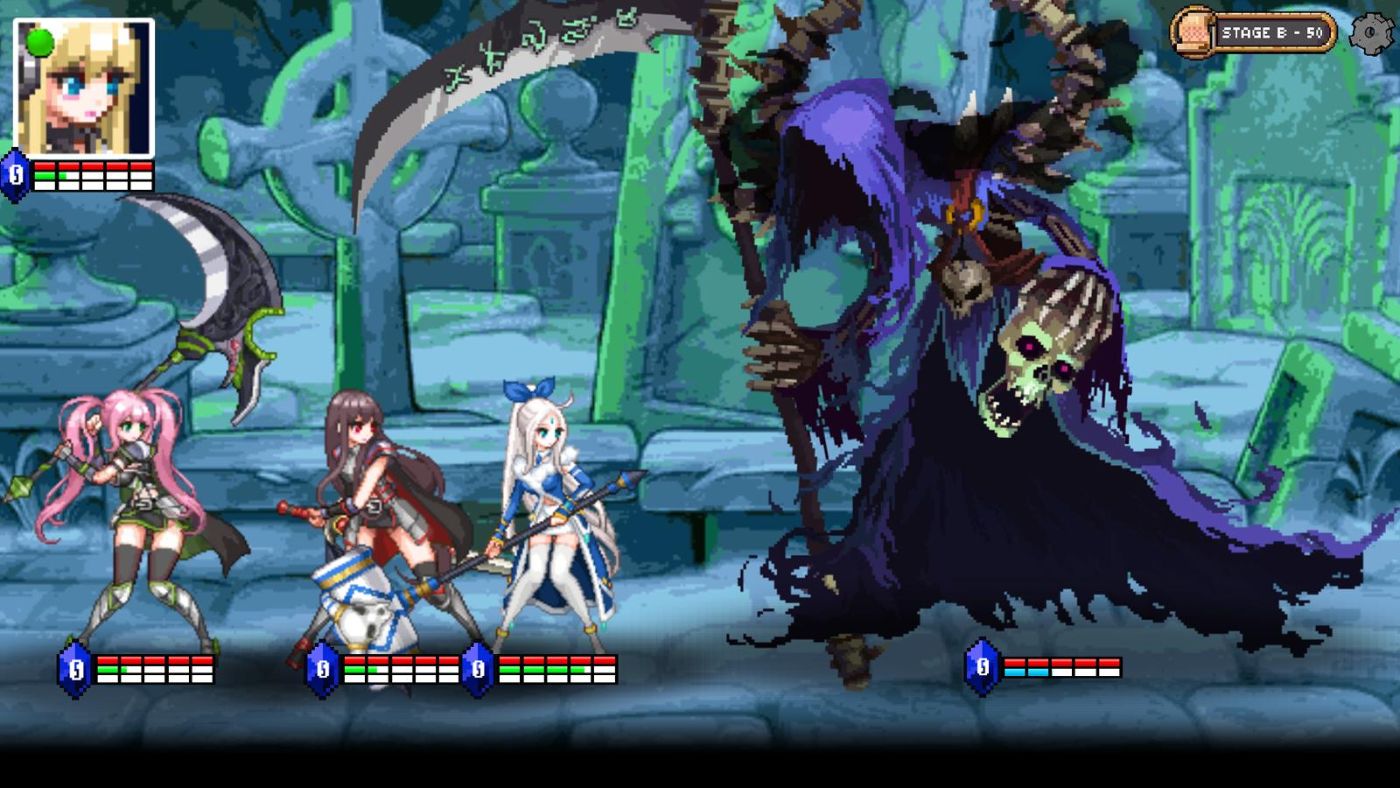
Task: Expand the STAGE B - 50 banner
Action: pos(1271,30)
